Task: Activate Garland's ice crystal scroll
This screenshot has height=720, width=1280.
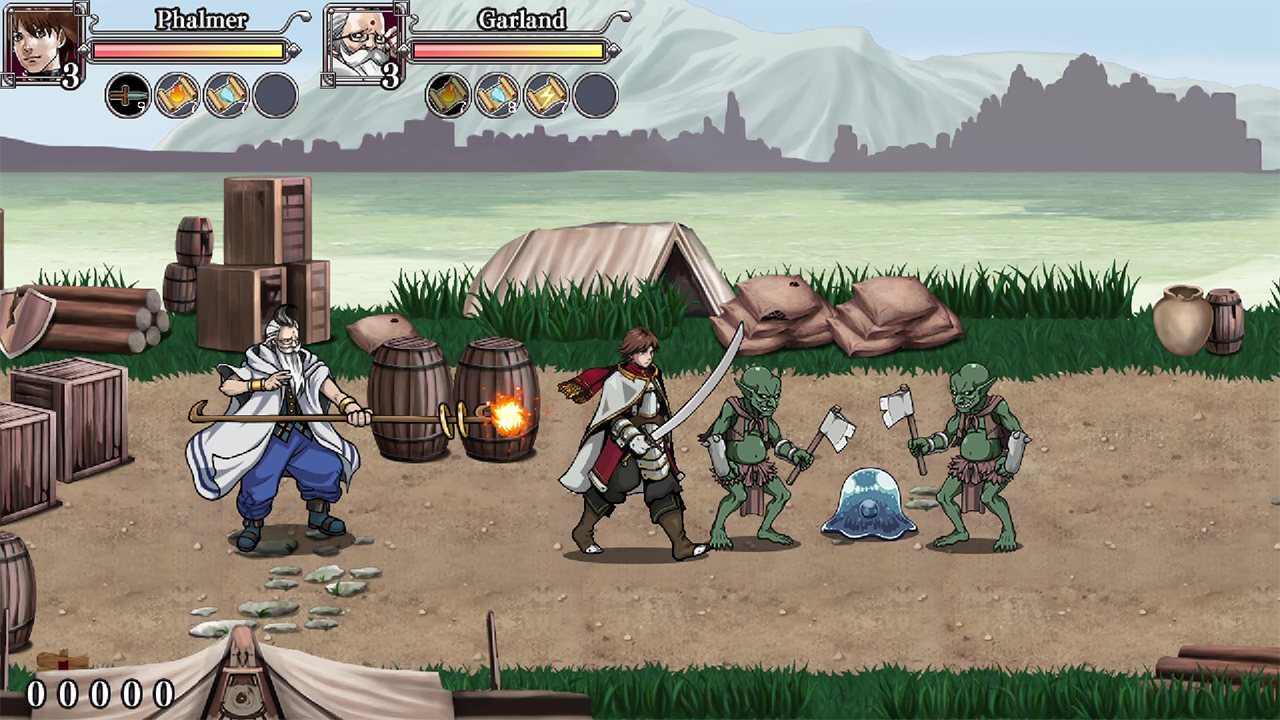Action: [x=497, y=96]
